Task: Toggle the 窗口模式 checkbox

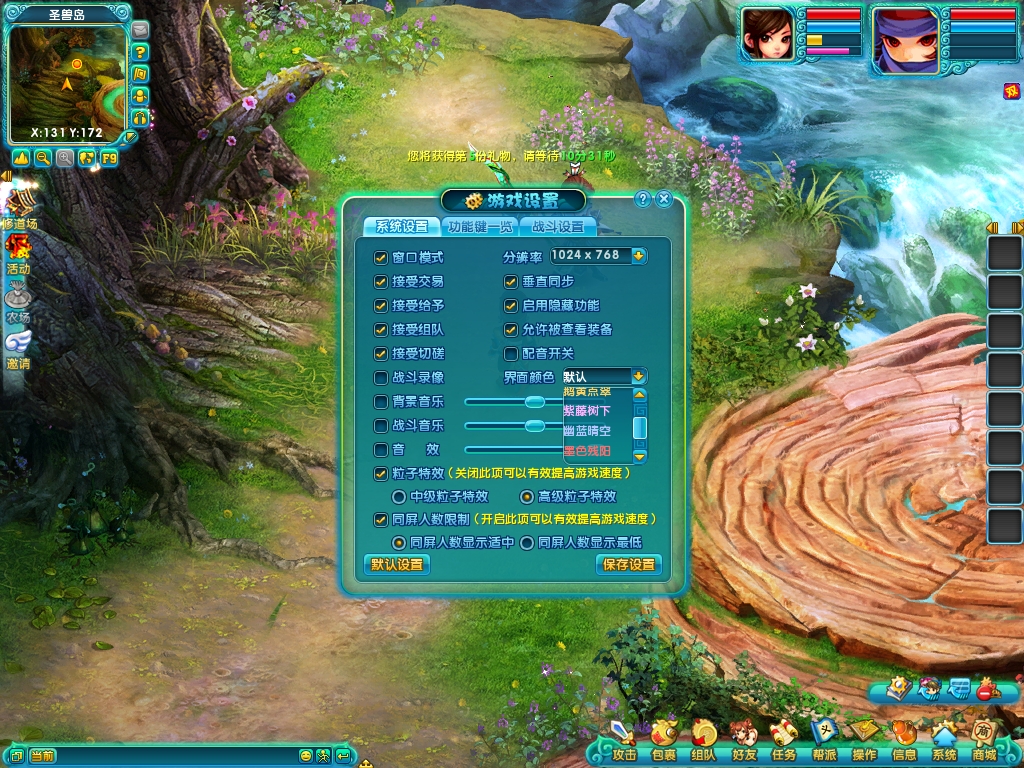Action: coord(381,257)
